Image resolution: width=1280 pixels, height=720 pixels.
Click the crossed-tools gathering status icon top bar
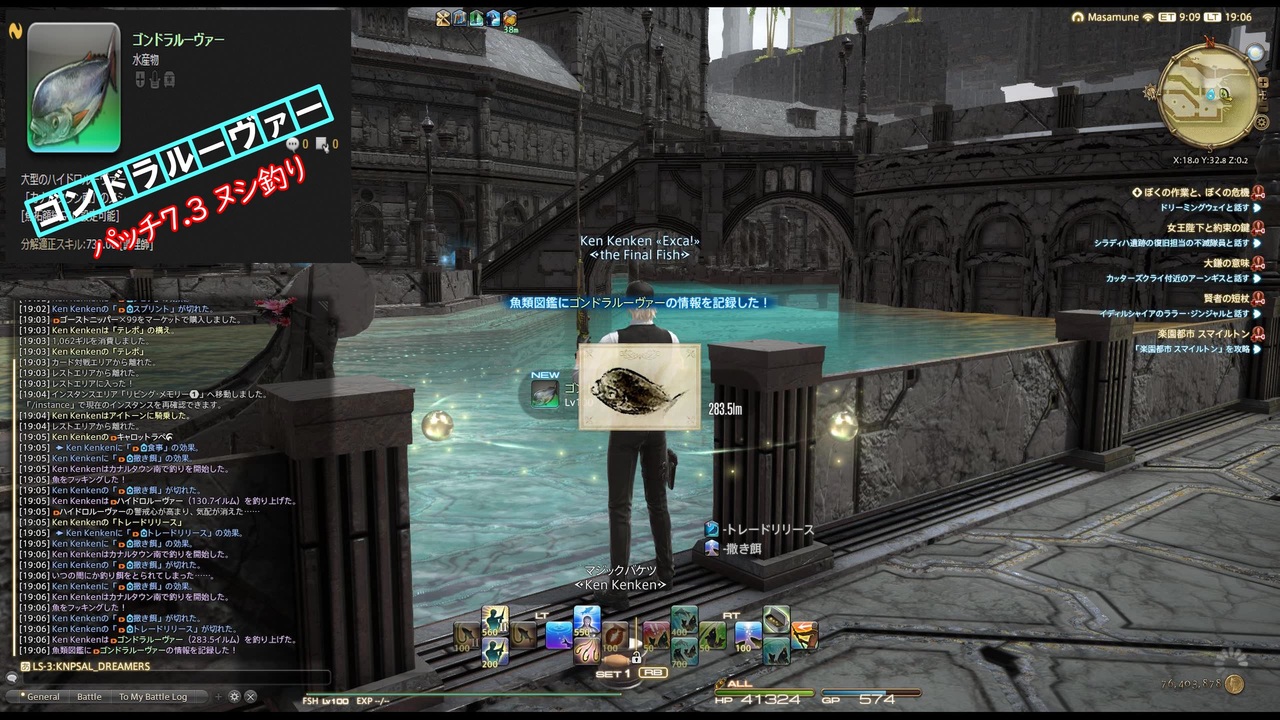tap(443, 18)
